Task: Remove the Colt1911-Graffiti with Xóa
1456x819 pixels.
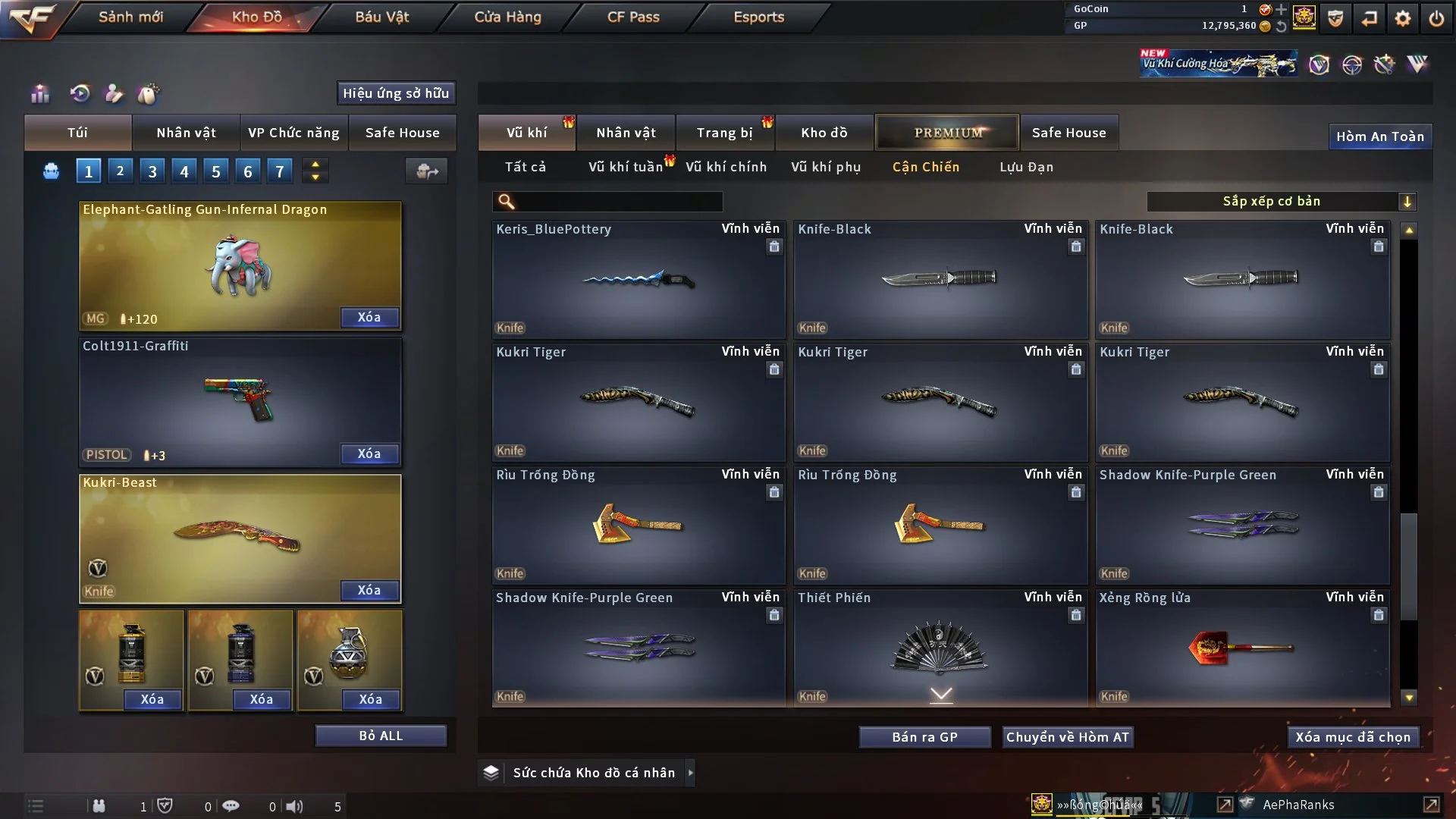Action: pyautogui.click(x=369, y=453)
